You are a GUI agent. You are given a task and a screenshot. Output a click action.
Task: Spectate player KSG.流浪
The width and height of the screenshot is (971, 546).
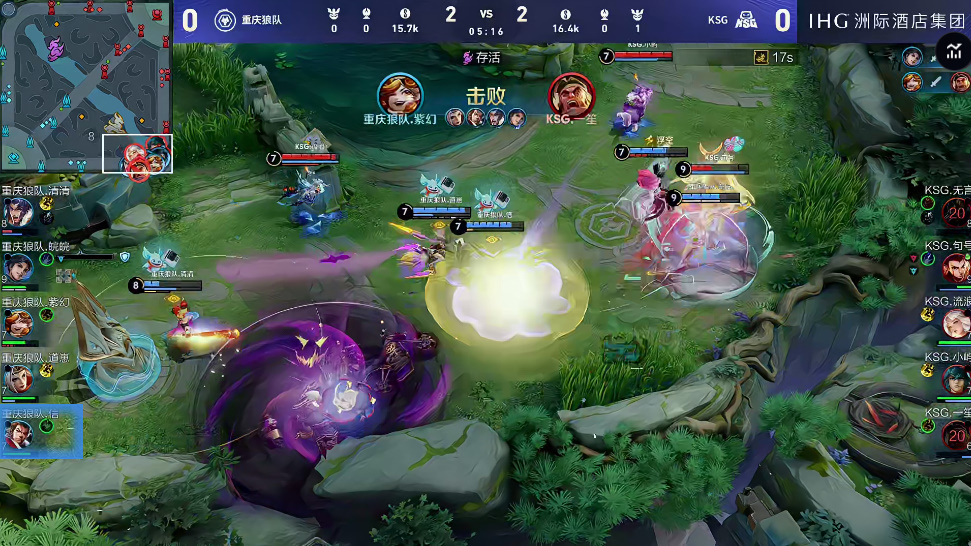(x=955, y=323)
